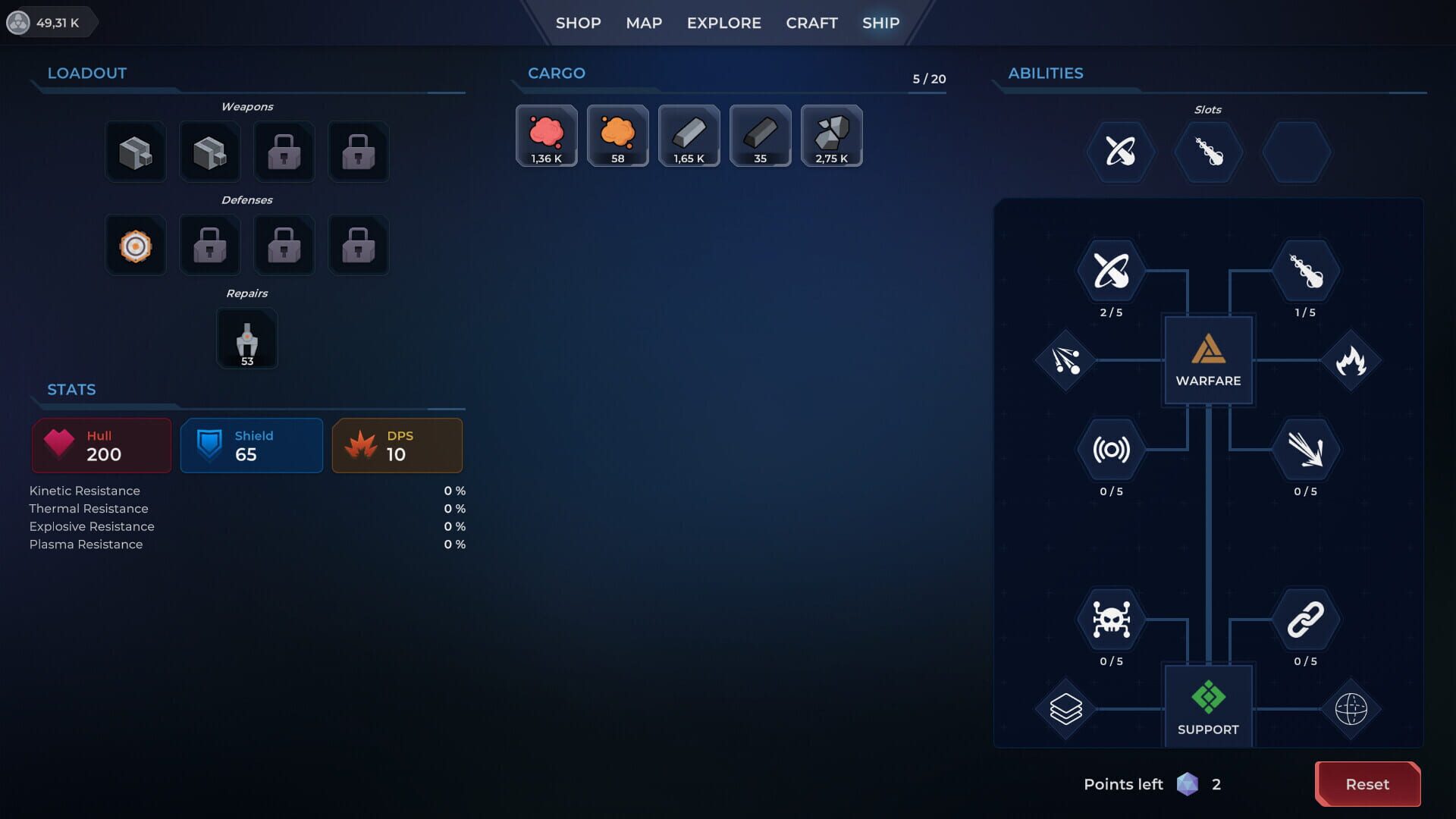This screenshot has width=1456, height=819.
Task: Click the sonic wave ability node
Action: [1110, 449]
